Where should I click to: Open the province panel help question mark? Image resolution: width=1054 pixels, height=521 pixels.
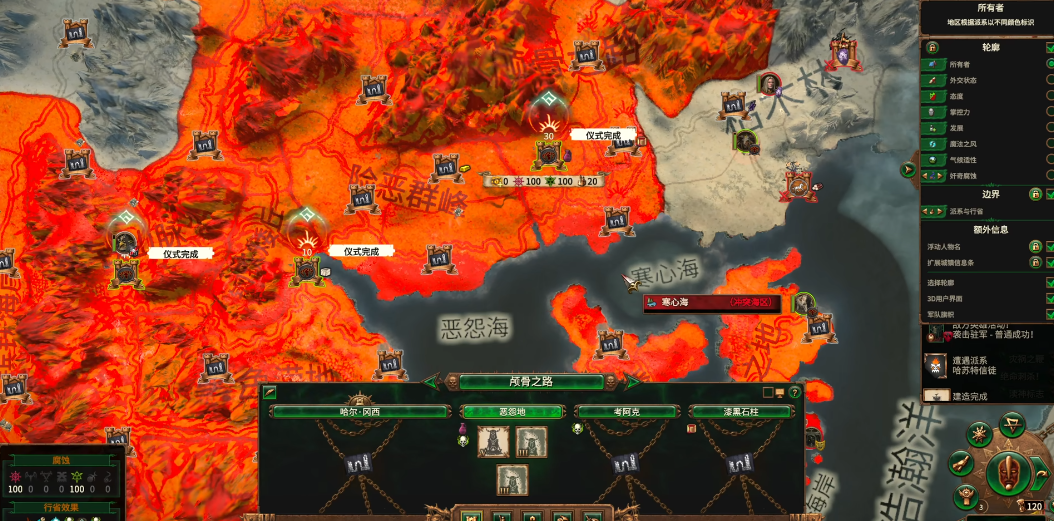[795, 393]
